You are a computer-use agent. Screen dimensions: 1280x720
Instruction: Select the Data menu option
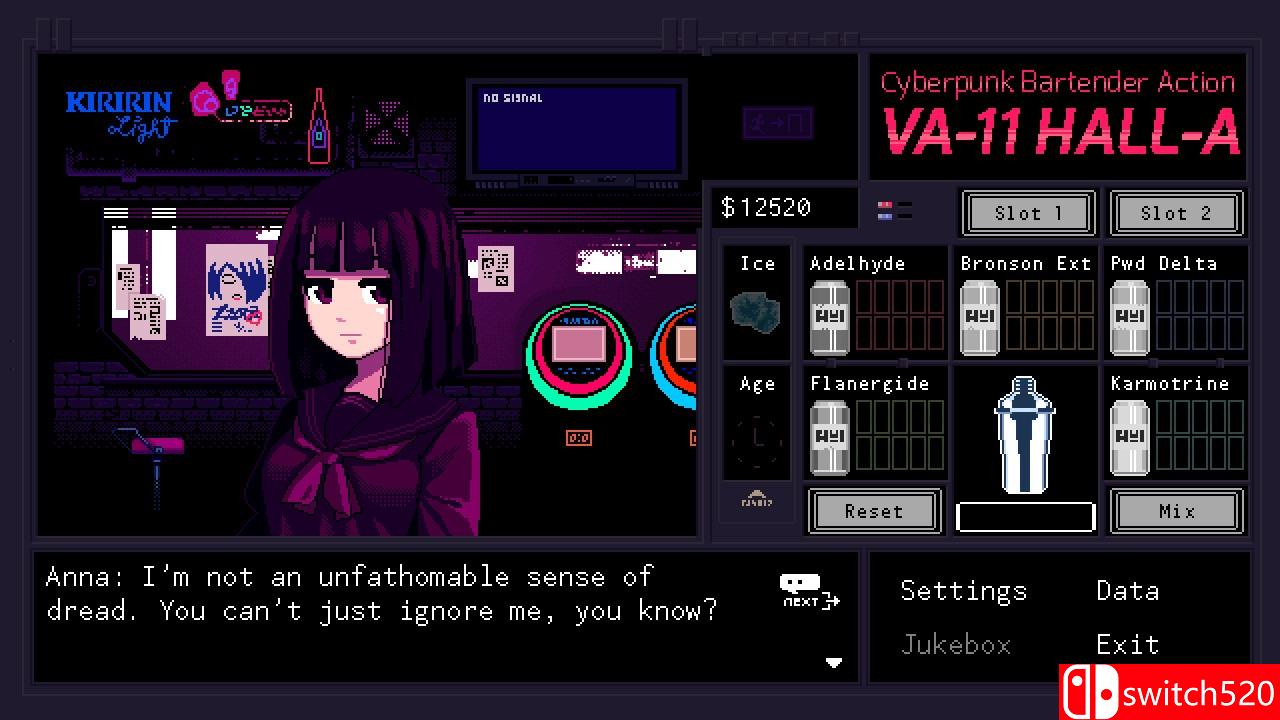pyautogui.click(x=1126, y=591)
